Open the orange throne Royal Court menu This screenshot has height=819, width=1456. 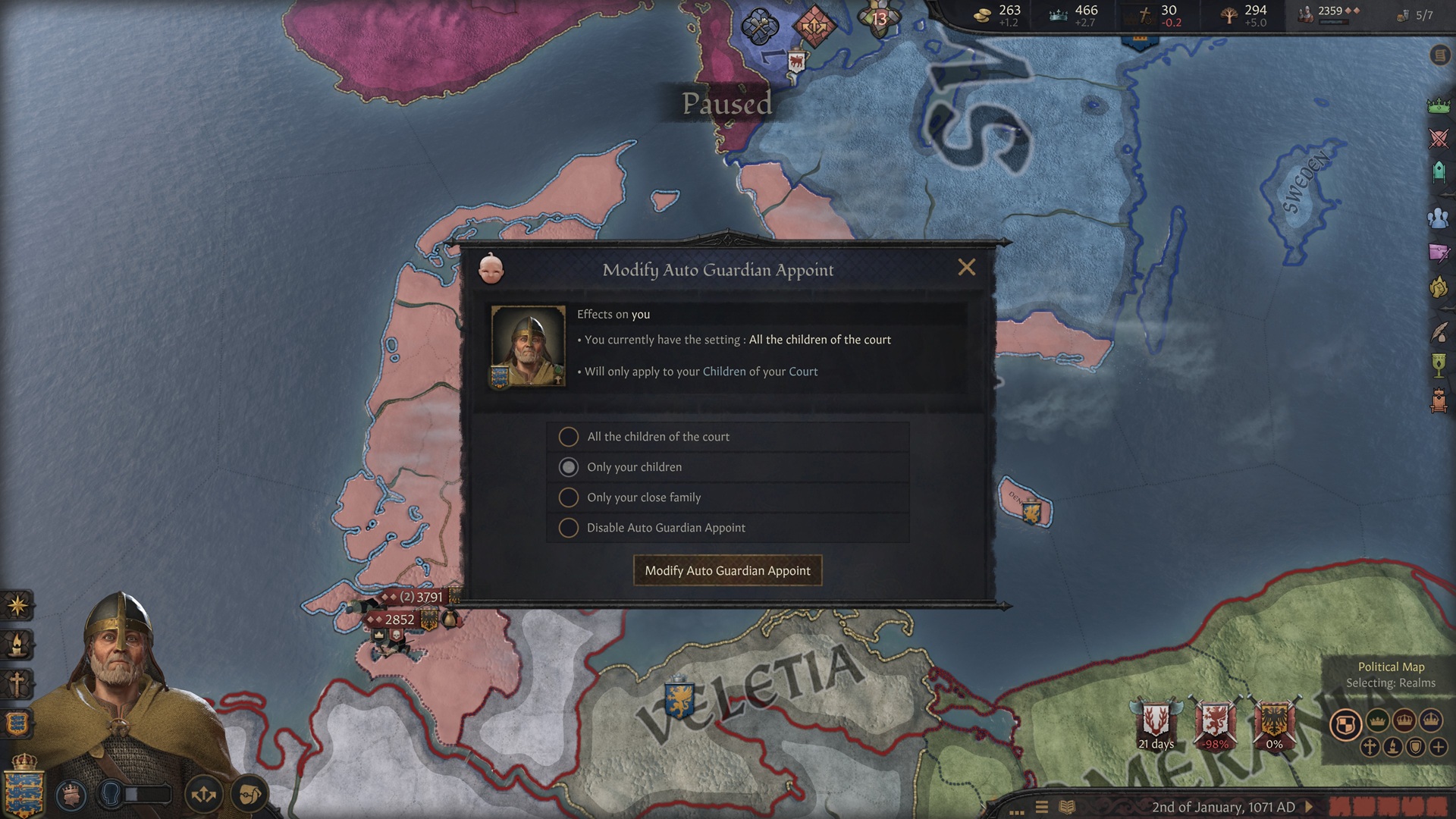pos(1439,400)
